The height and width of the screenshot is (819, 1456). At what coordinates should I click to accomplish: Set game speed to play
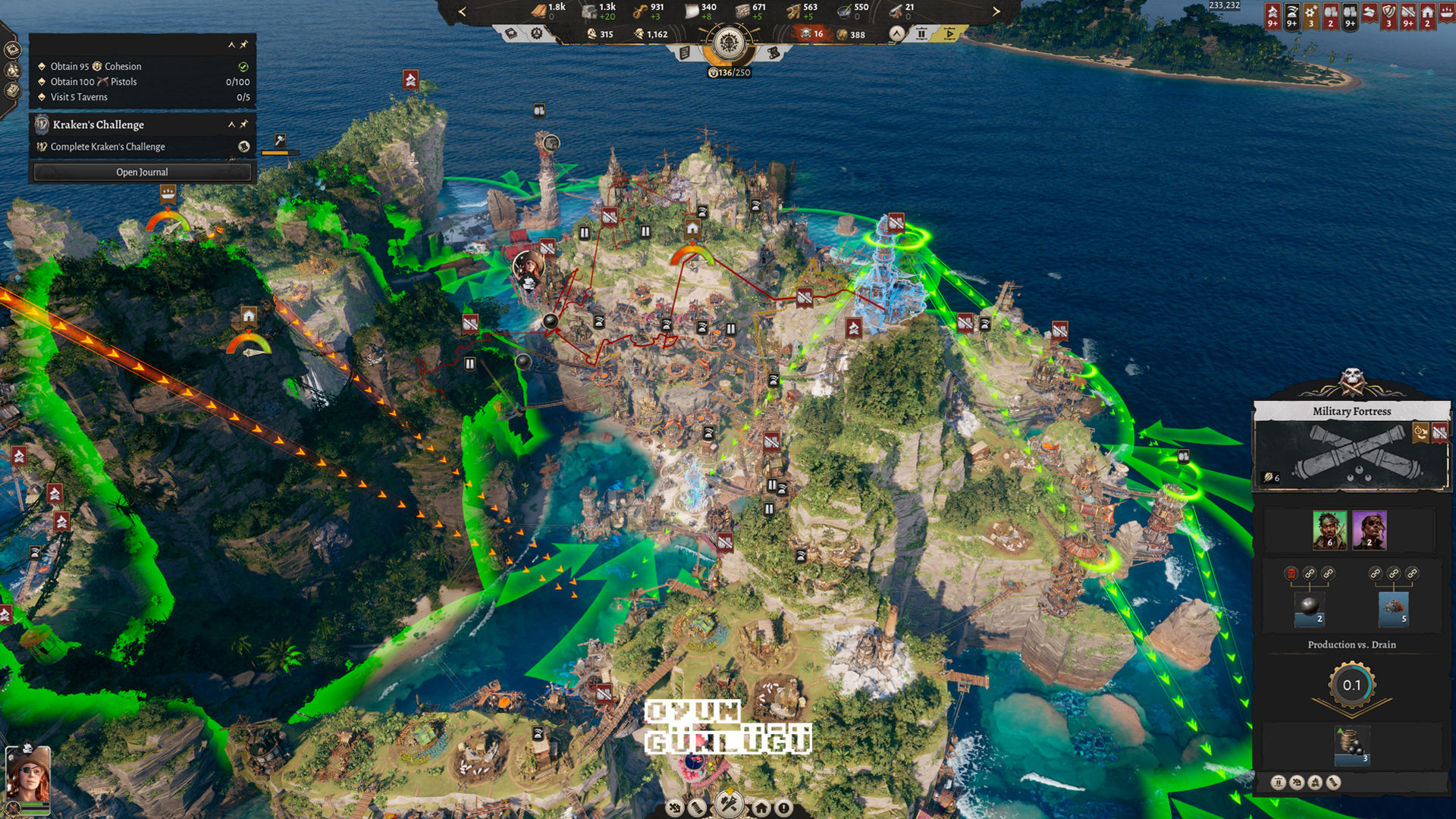point(949,33)
